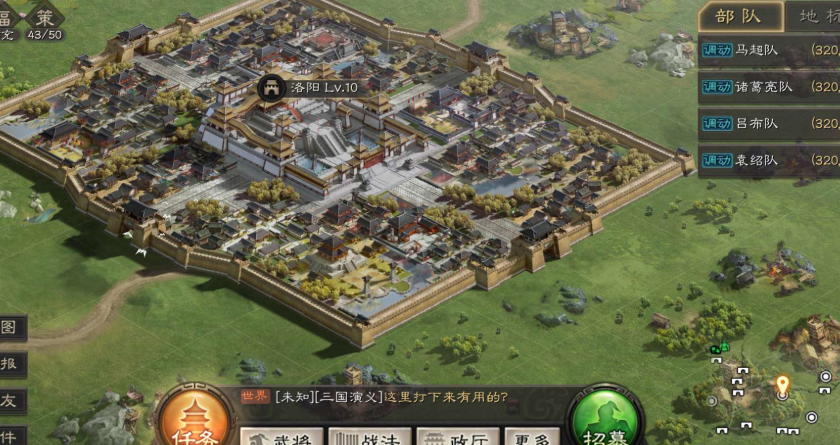Click the orange location pin marker

pyautogui.click(x=782, y=385)
